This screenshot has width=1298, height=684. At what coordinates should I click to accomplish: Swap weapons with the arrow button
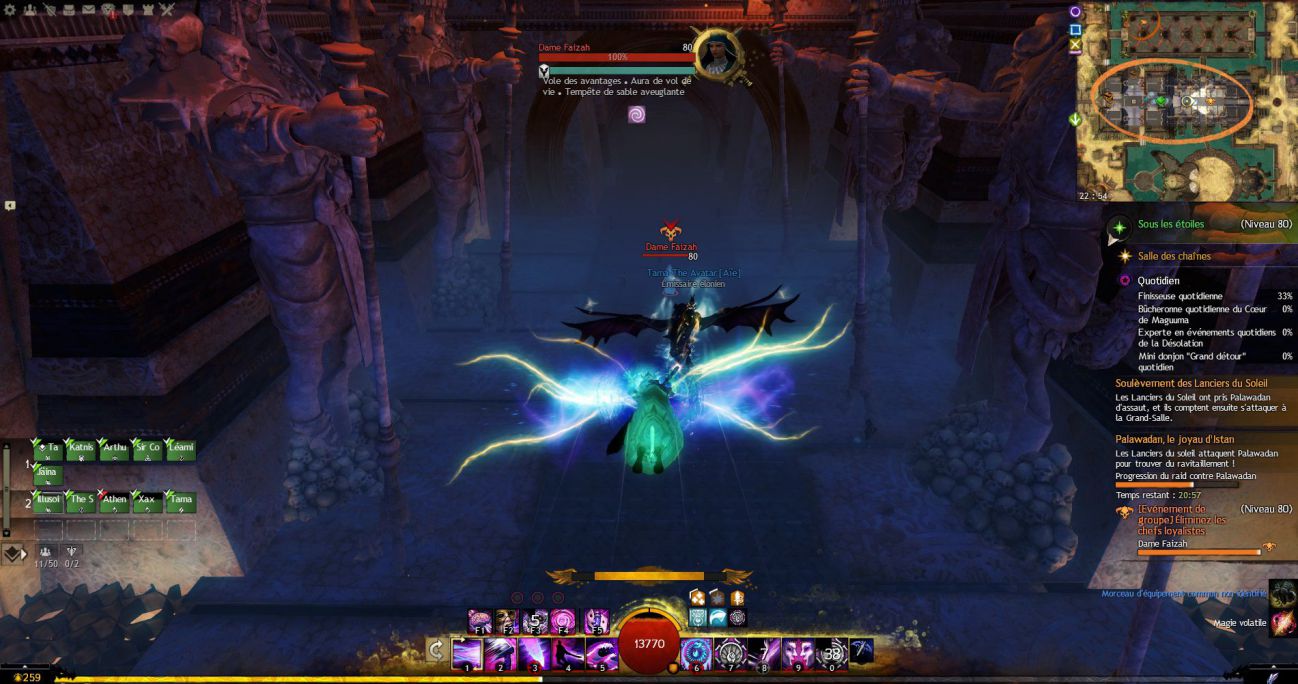pos(436,652)
